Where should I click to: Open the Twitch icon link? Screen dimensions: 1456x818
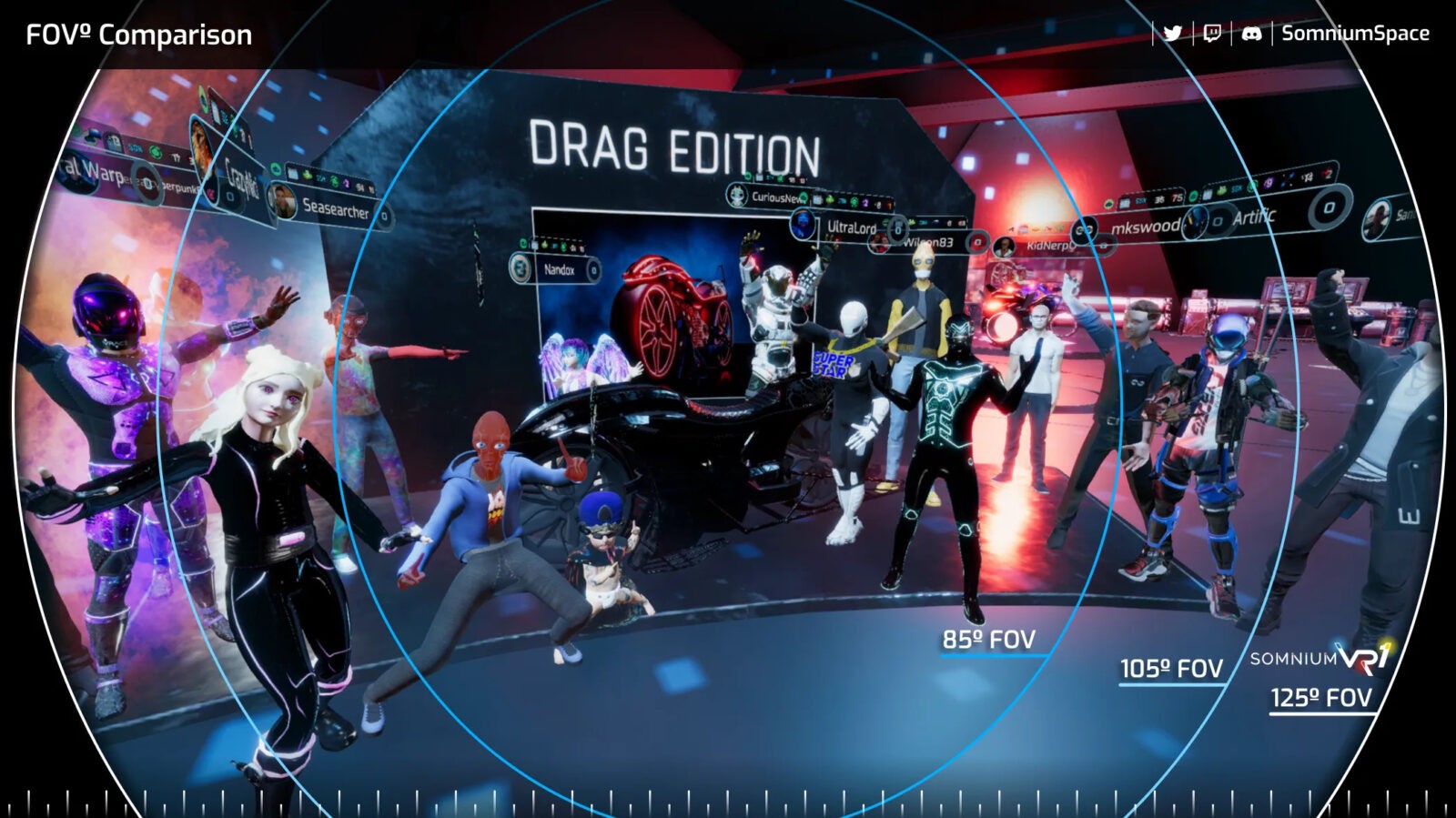tap(1212, 34)
